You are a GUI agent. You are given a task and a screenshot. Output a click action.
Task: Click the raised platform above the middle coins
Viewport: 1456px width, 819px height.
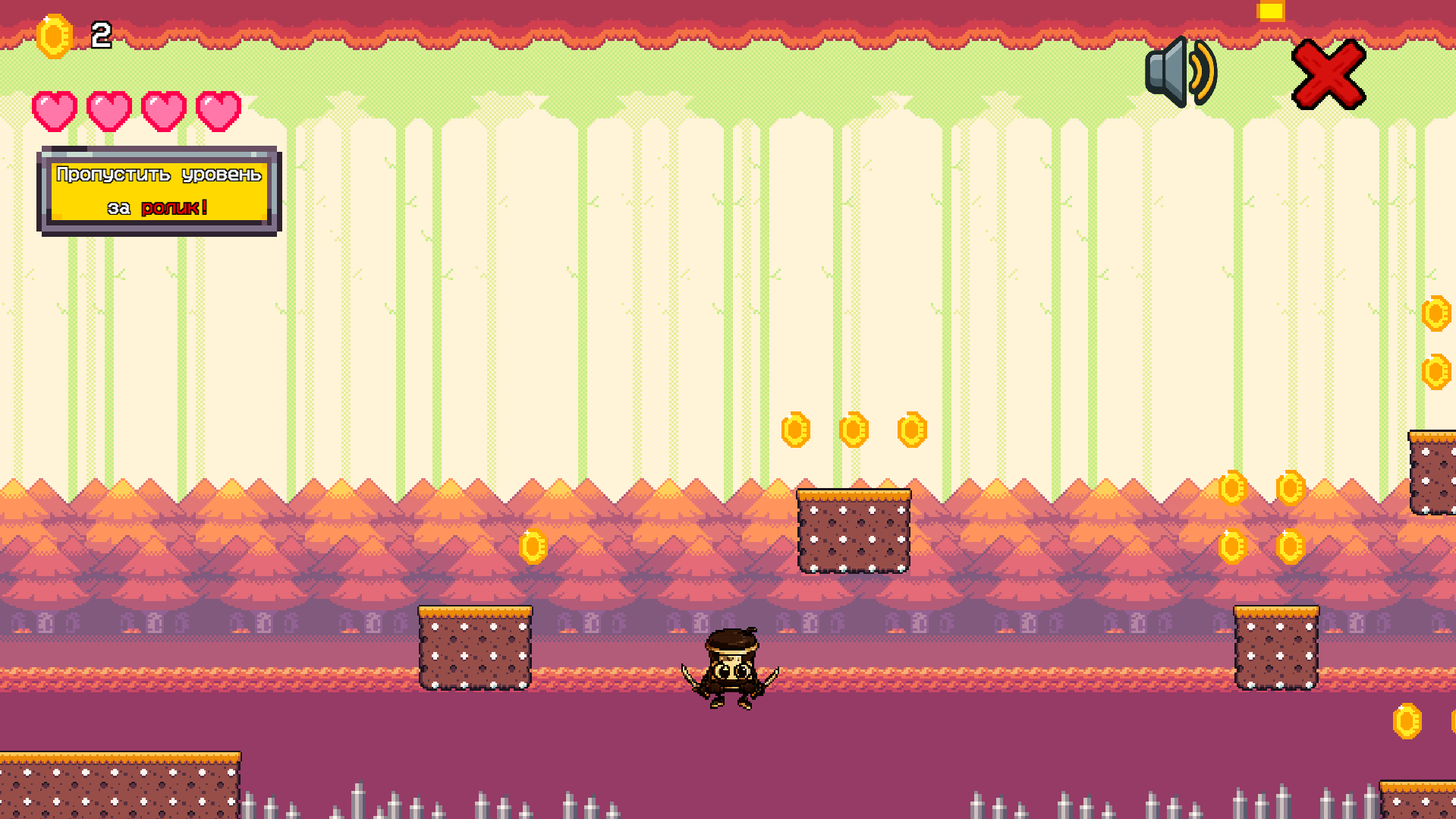tap(854, 531)
